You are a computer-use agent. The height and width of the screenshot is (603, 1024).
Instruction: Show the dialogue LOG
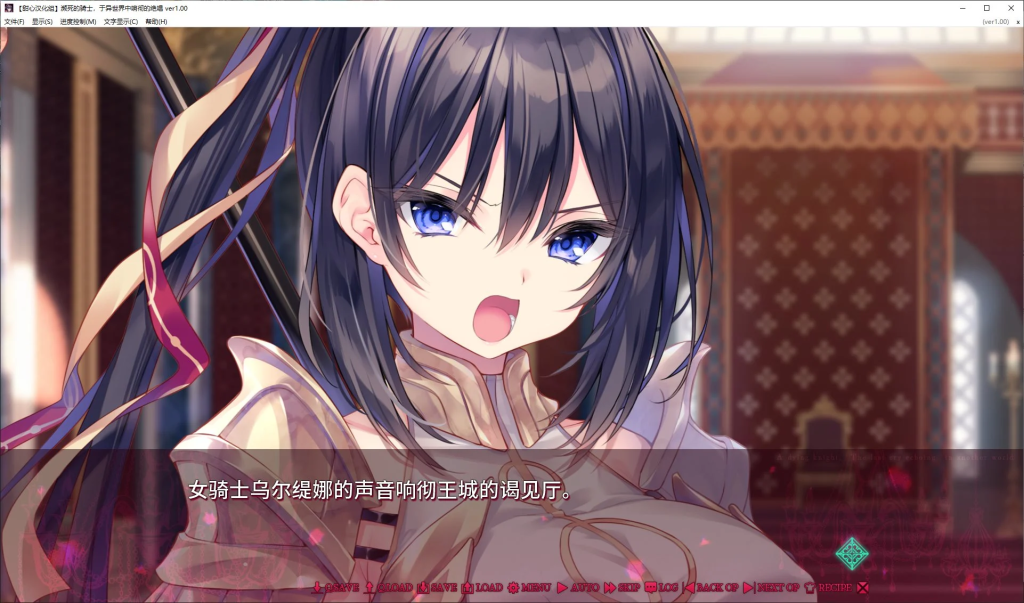(x=662, y=588)
